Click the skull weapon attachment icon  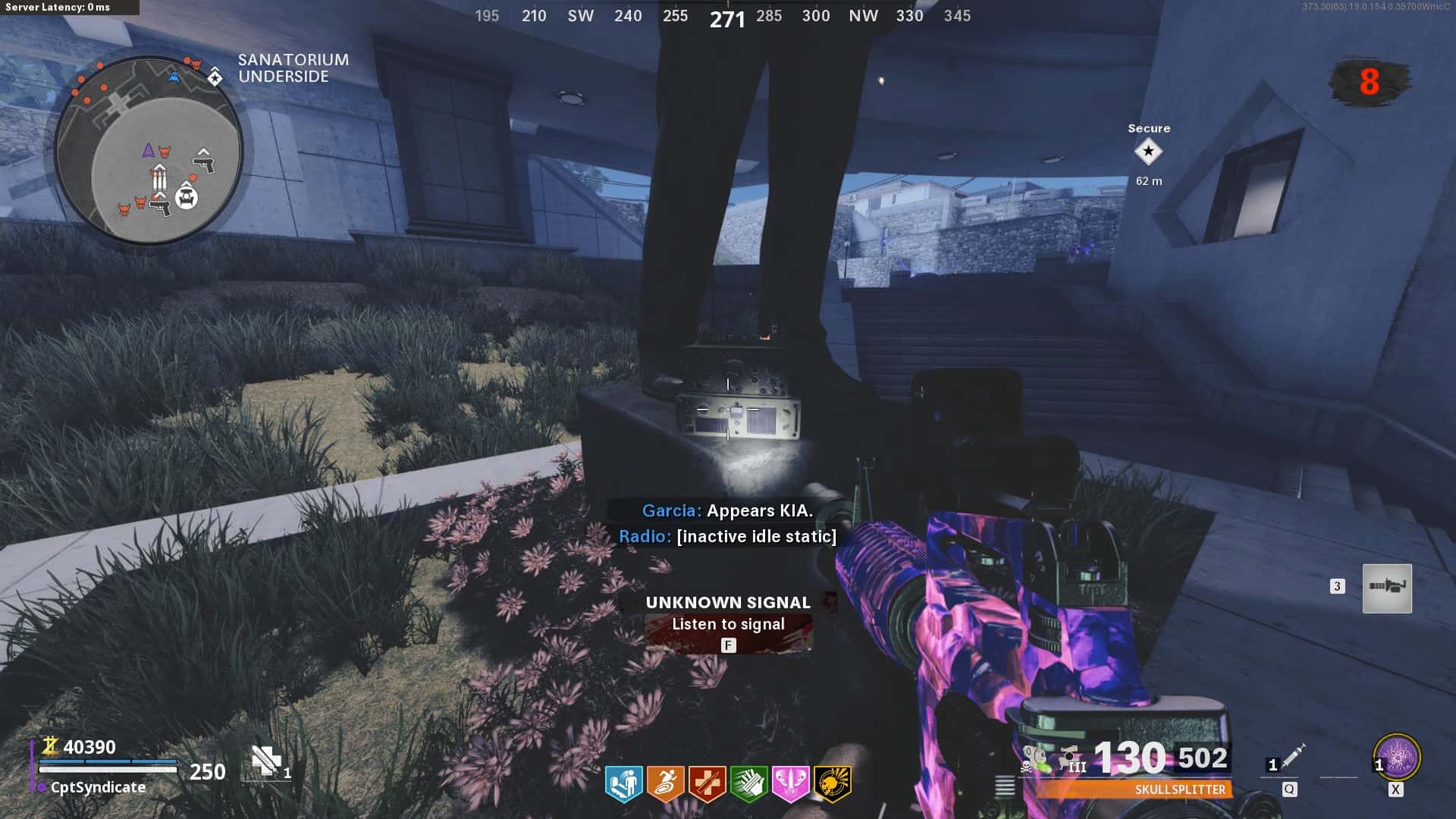[x=1033, y=759]
